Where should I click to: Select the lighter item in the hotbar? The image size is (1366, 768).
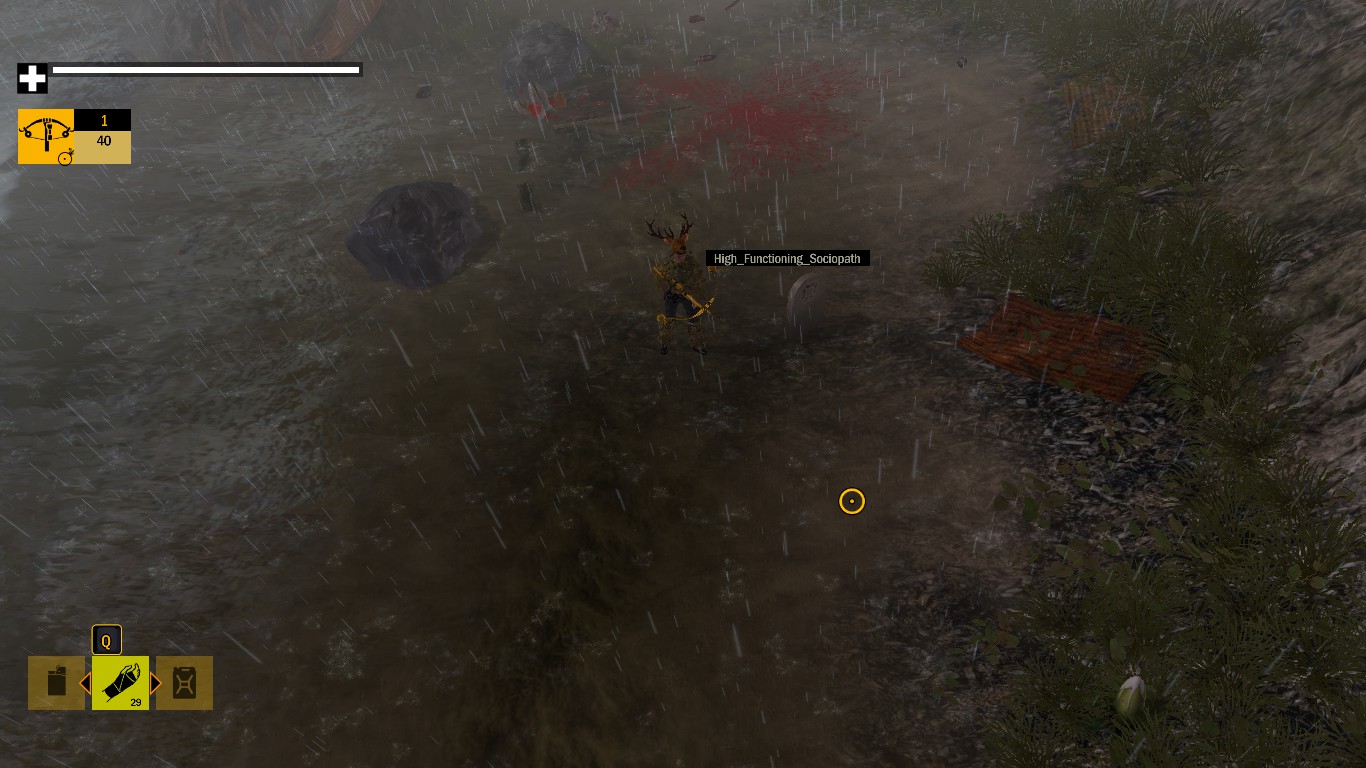(x=56, y=683)
